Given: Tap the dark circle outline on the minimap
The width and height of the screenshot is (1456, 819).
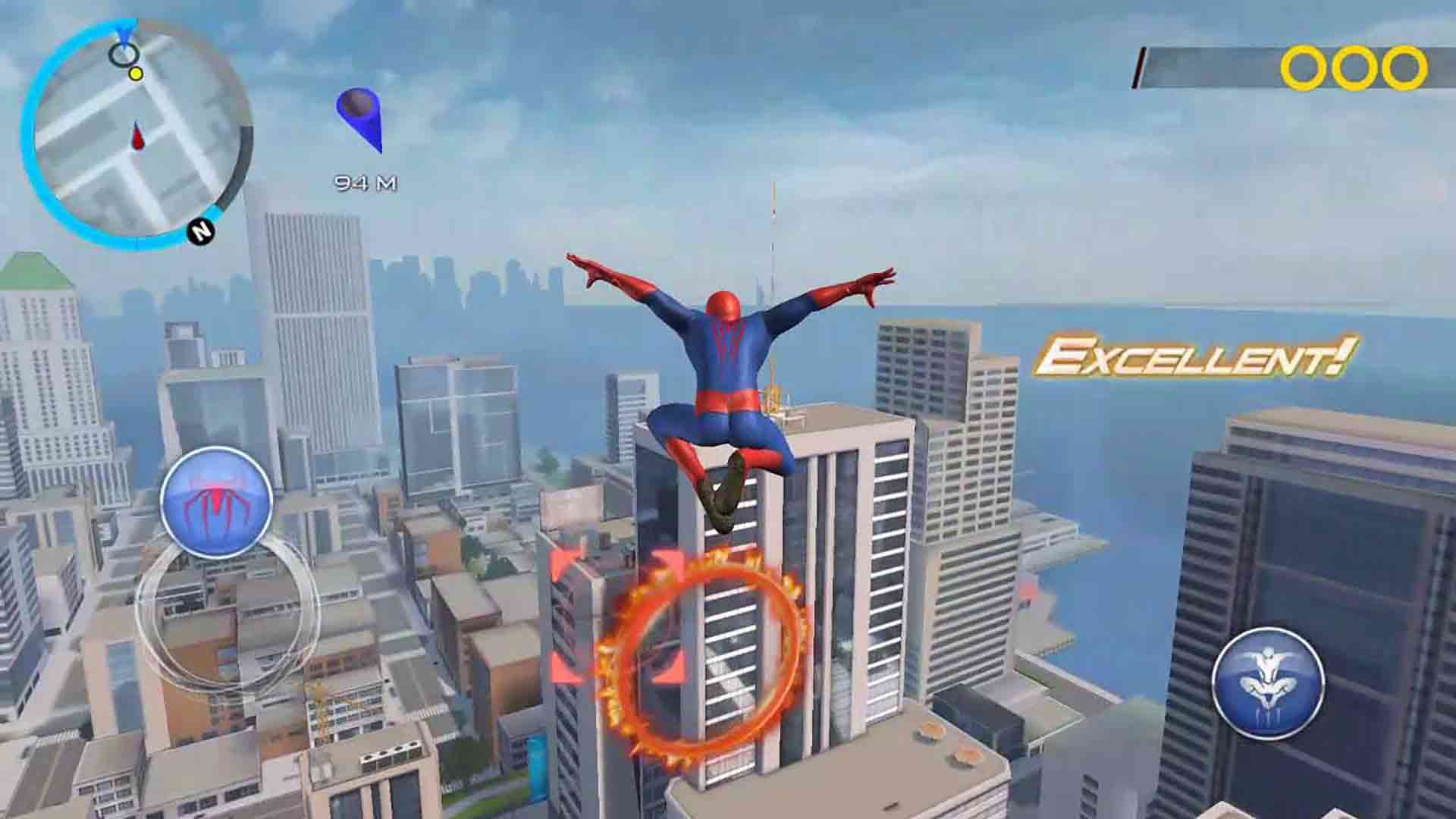Looking at the screenshot, I should [123, 53].
